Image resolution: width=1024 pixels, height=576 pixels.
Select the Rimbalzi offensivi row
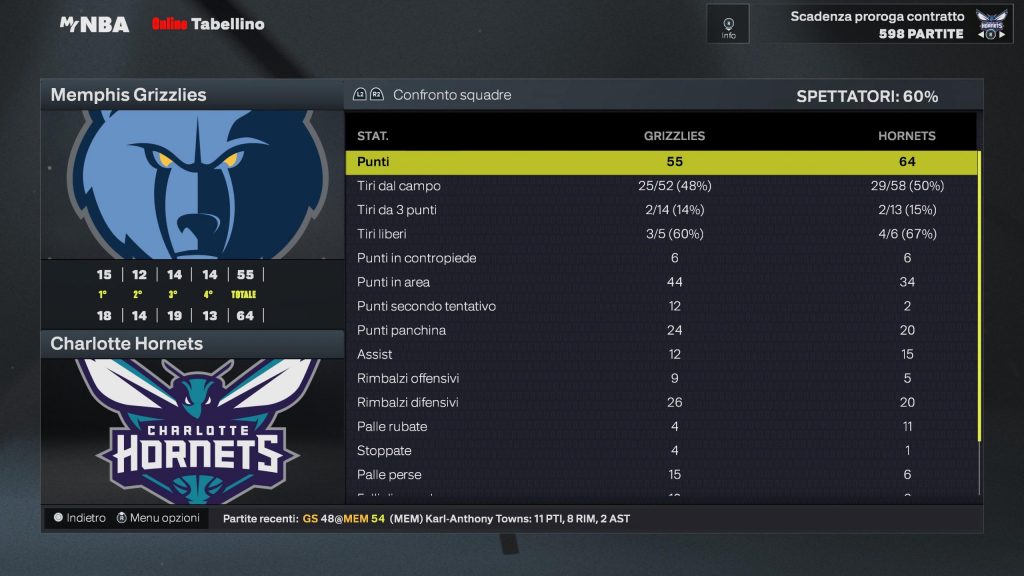(660, 378)
